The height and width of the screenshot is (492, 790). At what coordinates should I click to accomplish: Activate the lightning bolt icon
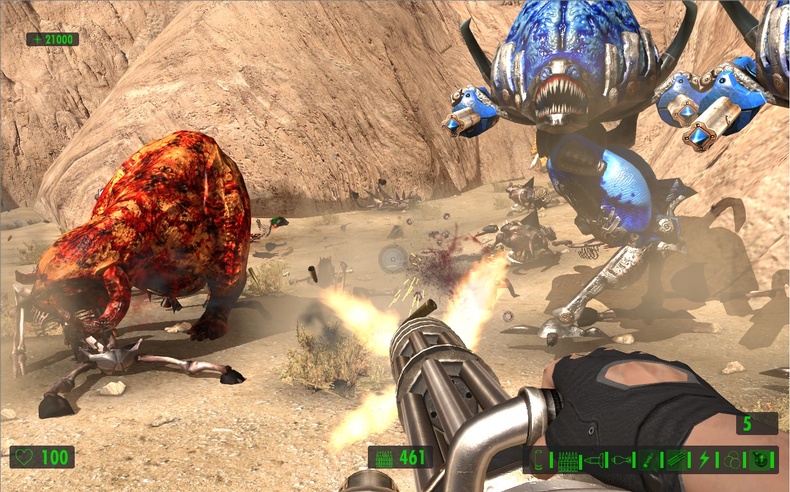click(703, 460)
